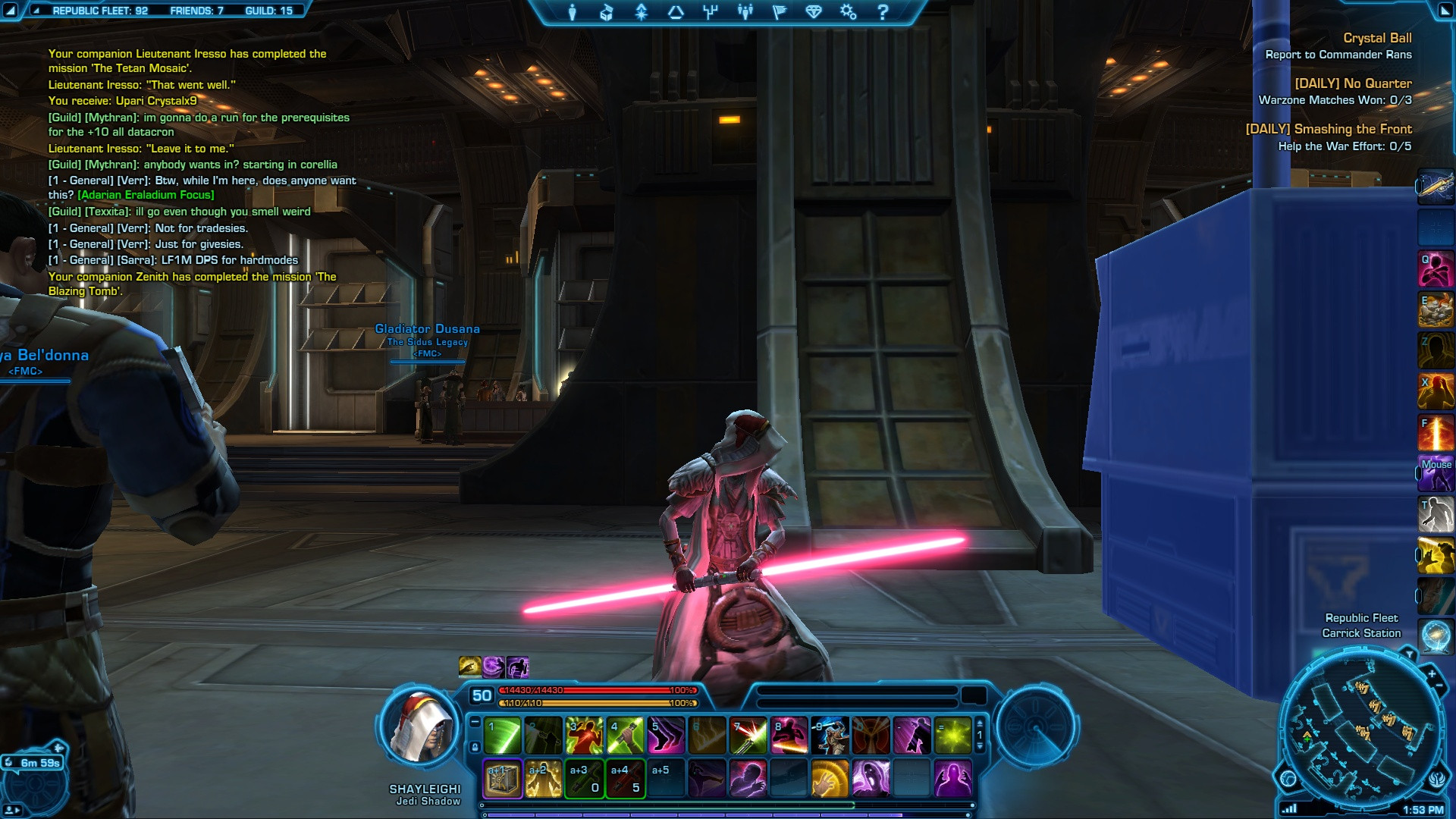Viewport: 1456px width, 819px height.
Task: Open the group of people social icon
Action: point(745,12)
